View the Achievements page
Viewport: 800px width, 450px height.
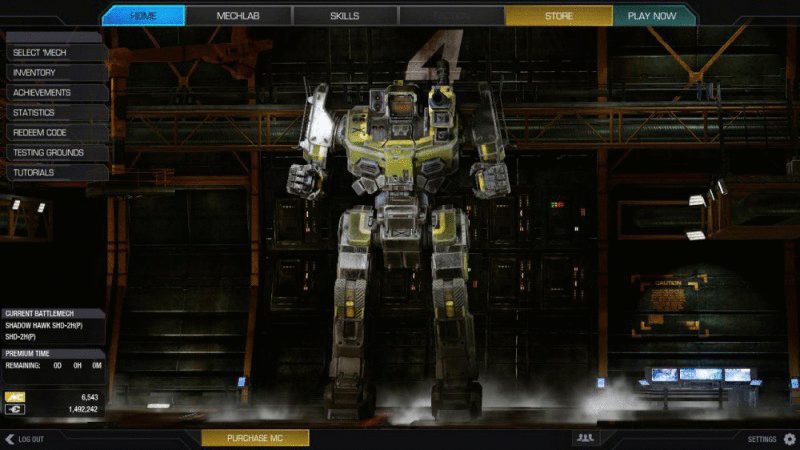pyautogui.click(x=54, y=92)
